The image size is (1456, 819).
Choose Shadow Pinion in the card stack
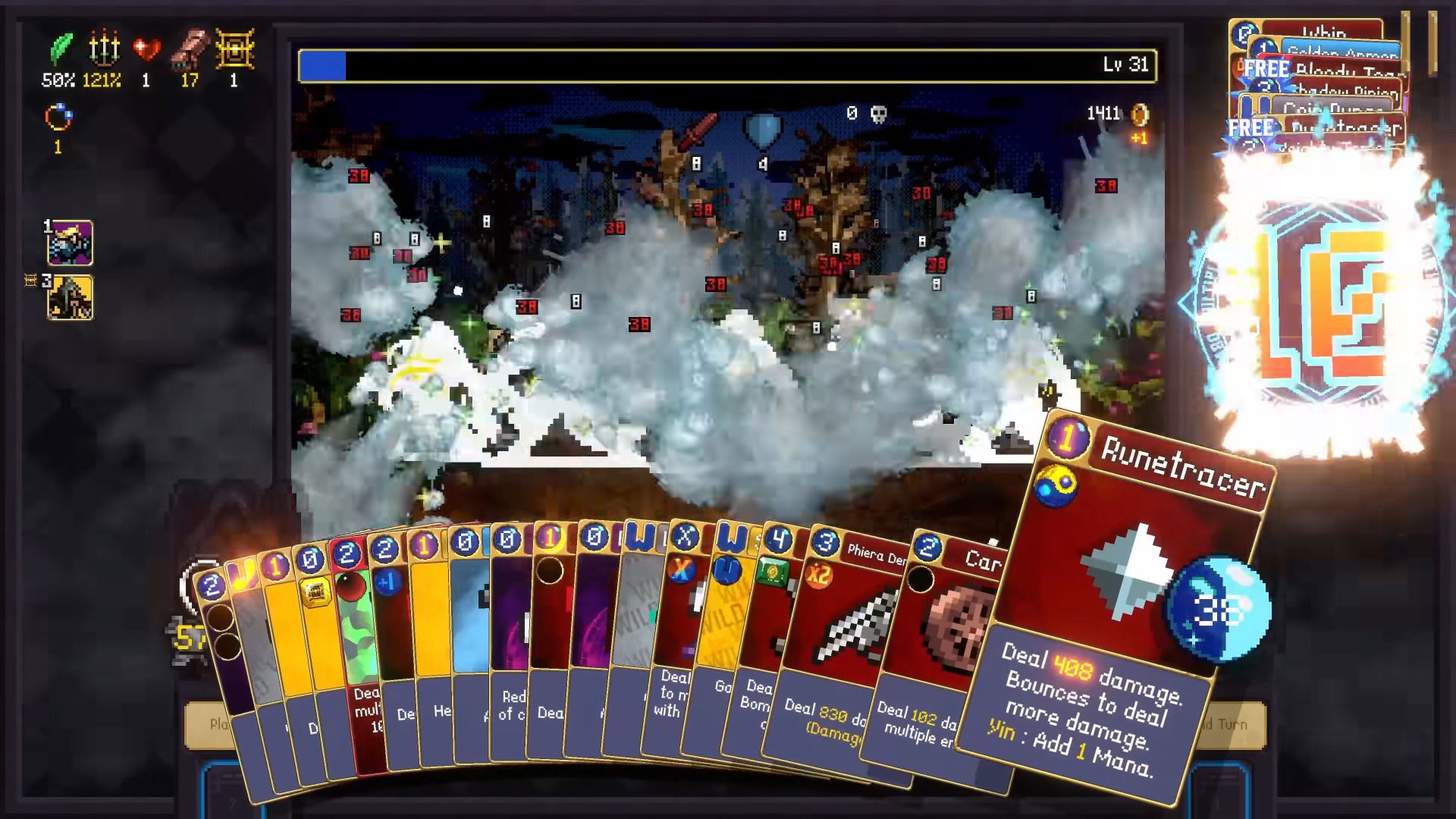point(1344,89)
